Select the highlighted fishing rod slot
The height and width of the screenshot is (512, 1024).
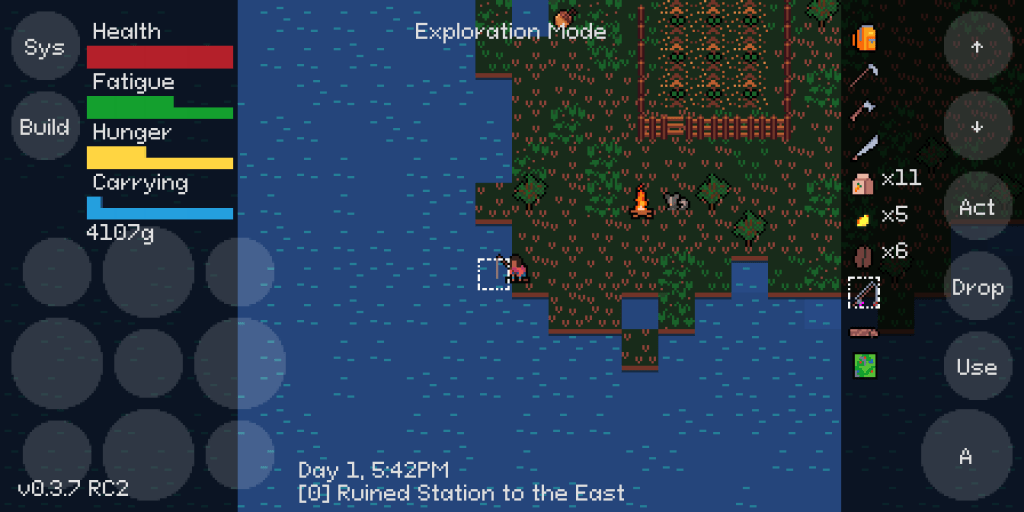(864, 292)
